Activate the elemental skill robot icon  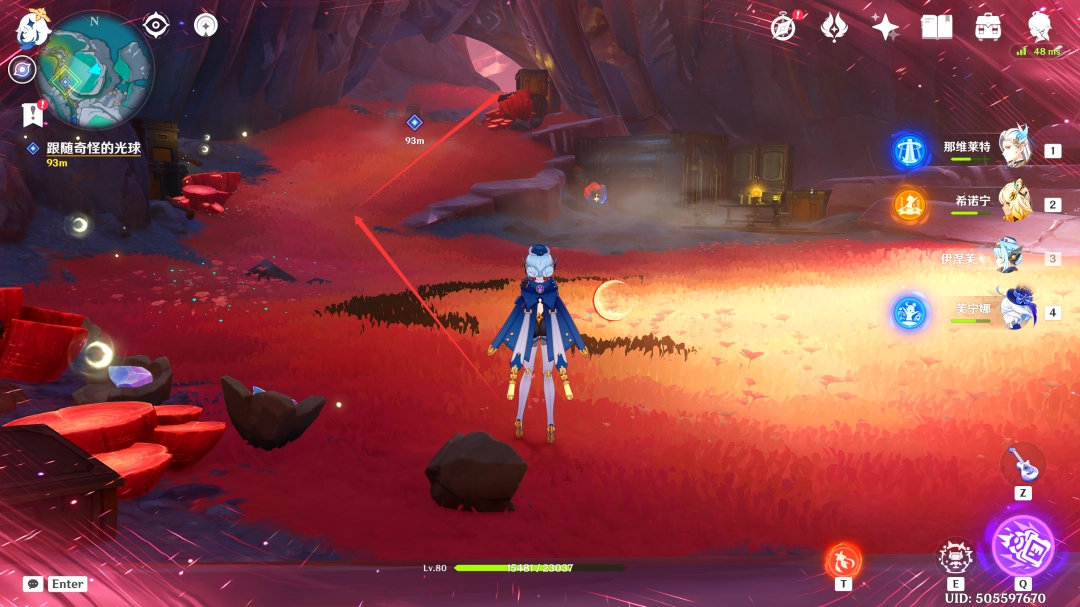956,558
